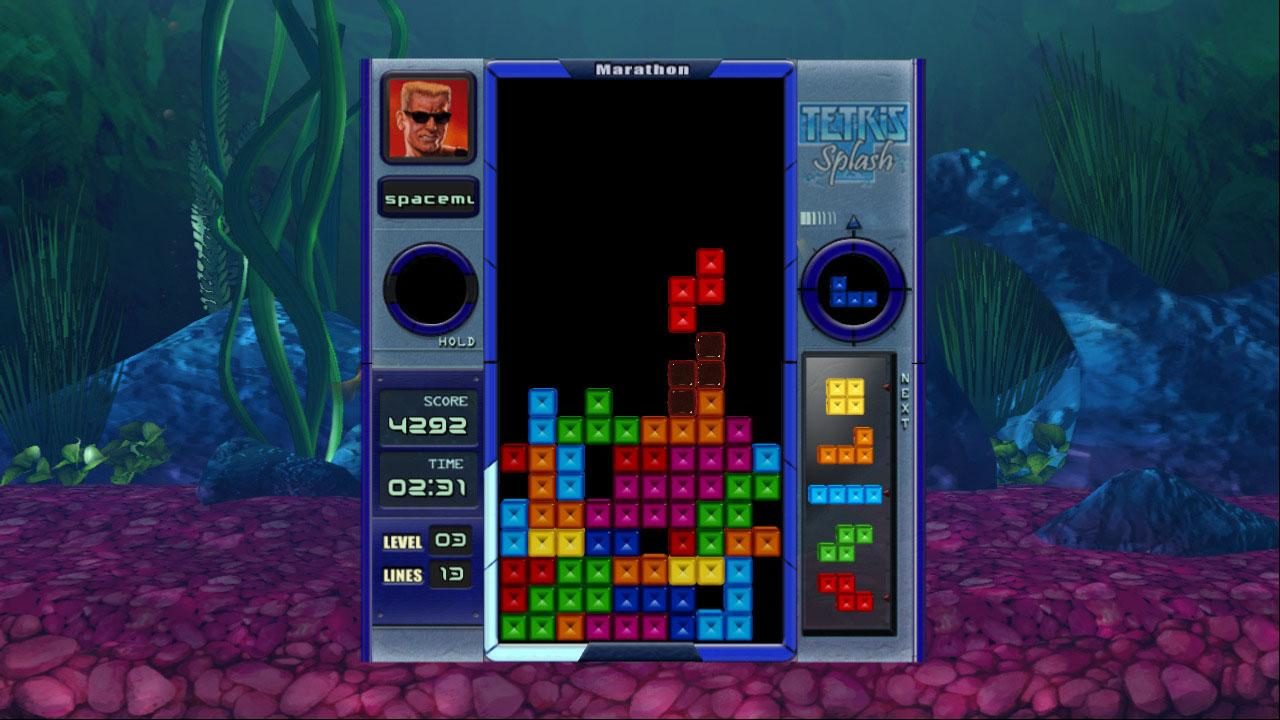Toggle the red indicator beside the I-piece
The width and height of the screenshot is (1280, 720).
pos(887,492)
